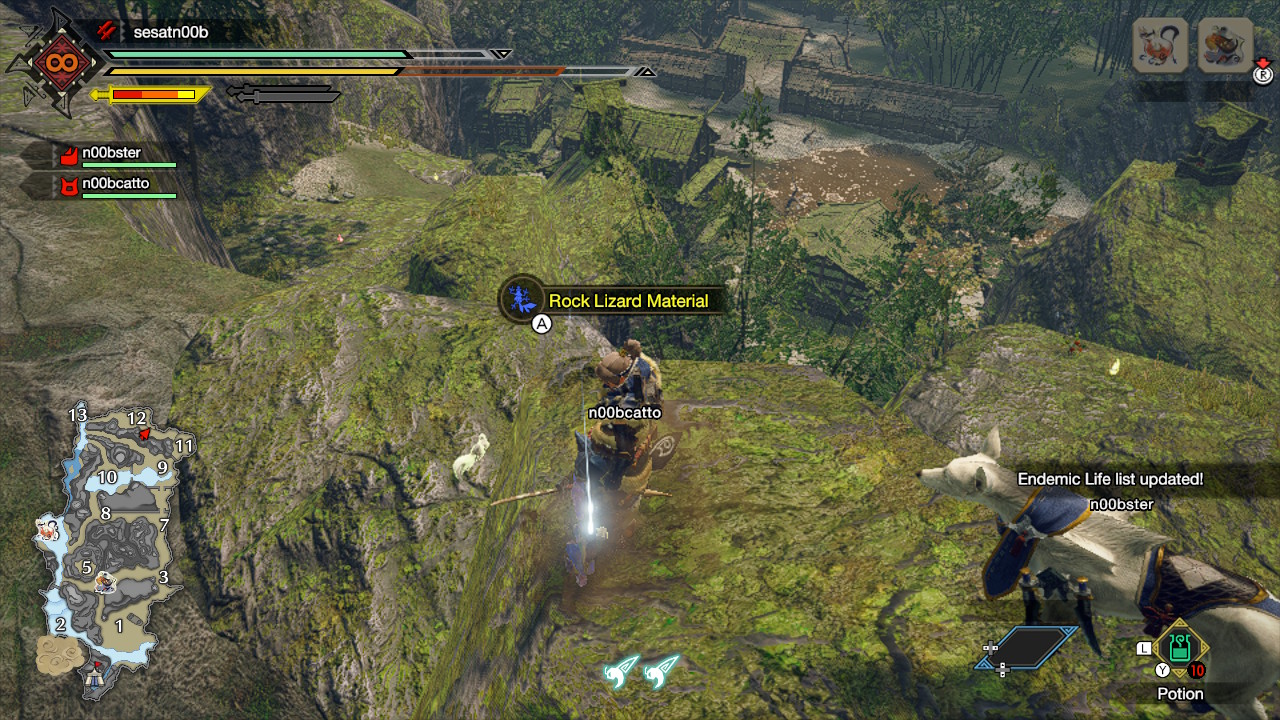Toggle the L item-bar button prompt
This screenshot has width=1280, height=720.
1142,649
